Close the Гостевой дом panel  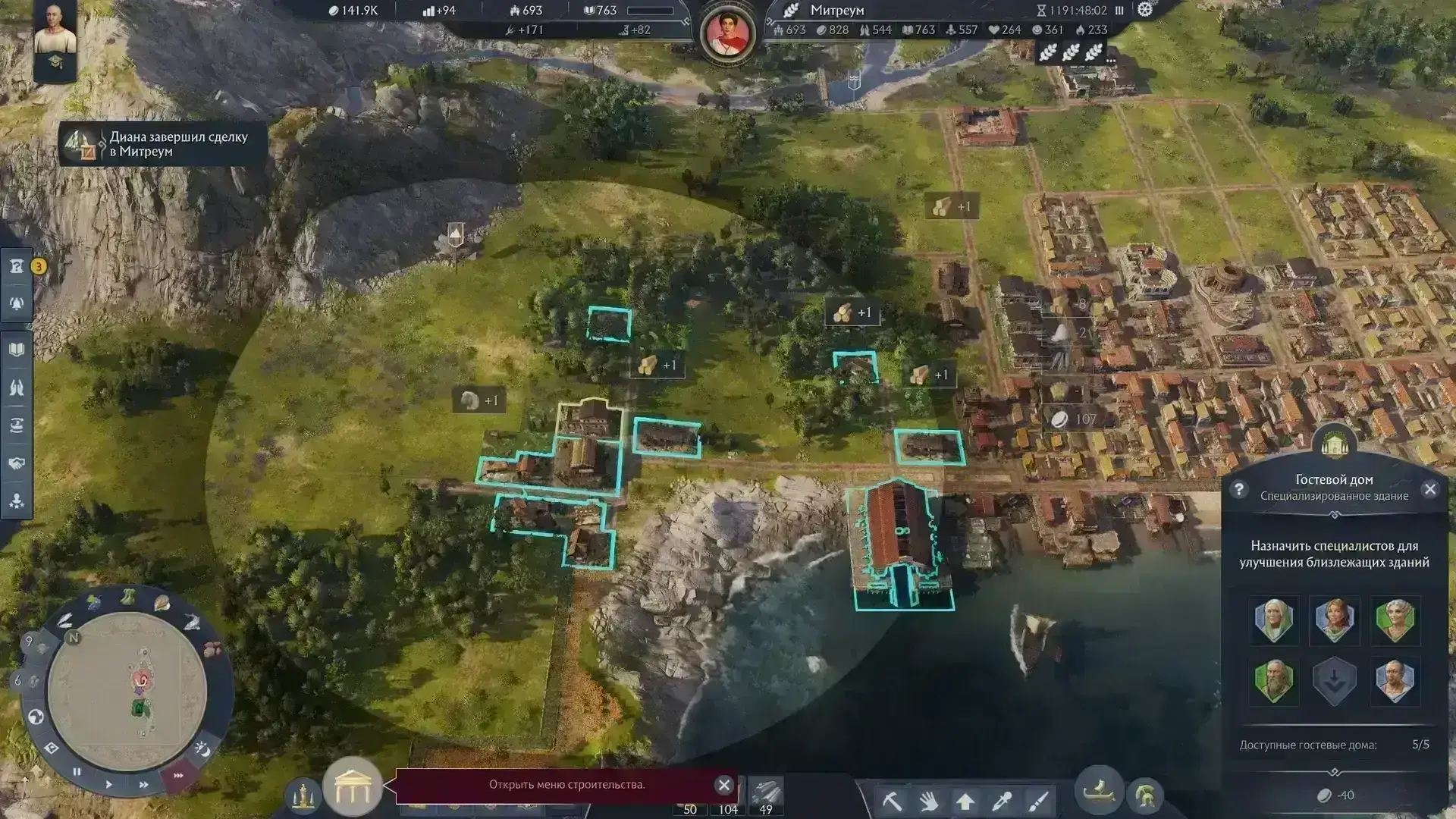[x=1429, y=489]
